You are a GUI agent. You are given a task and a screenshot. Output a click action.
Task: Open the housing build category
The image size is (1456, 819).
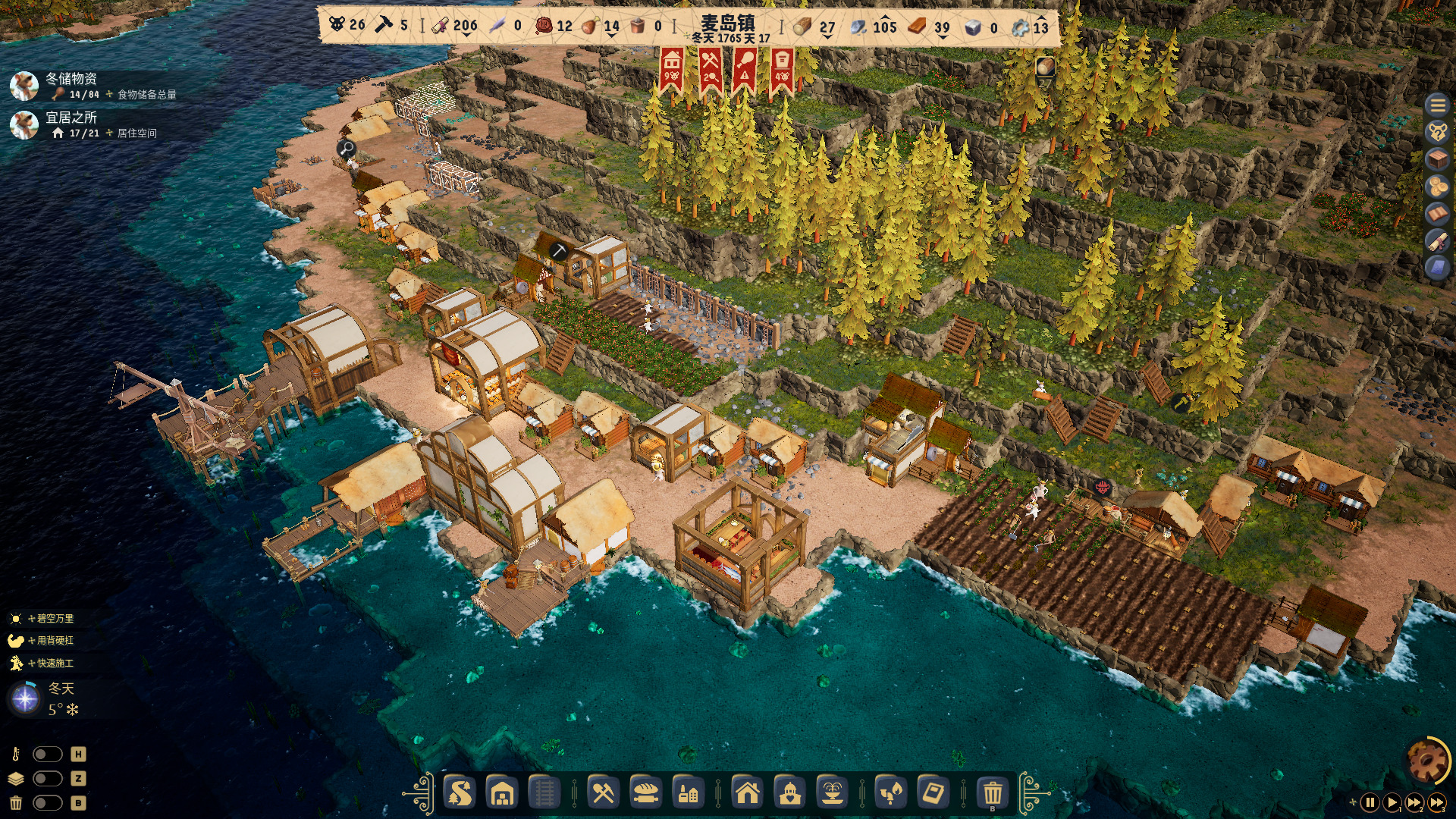[x=747, y=794]
